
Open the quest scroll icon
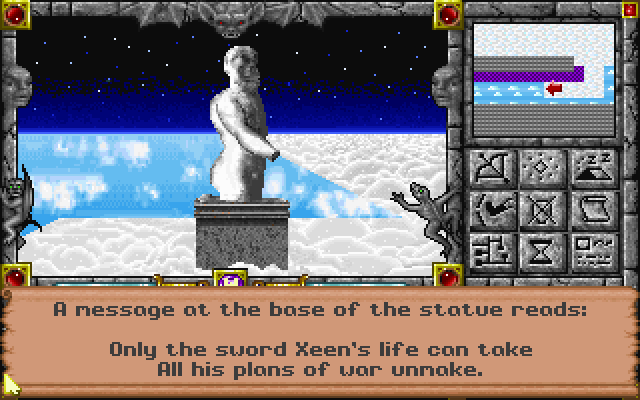[592, 209]
